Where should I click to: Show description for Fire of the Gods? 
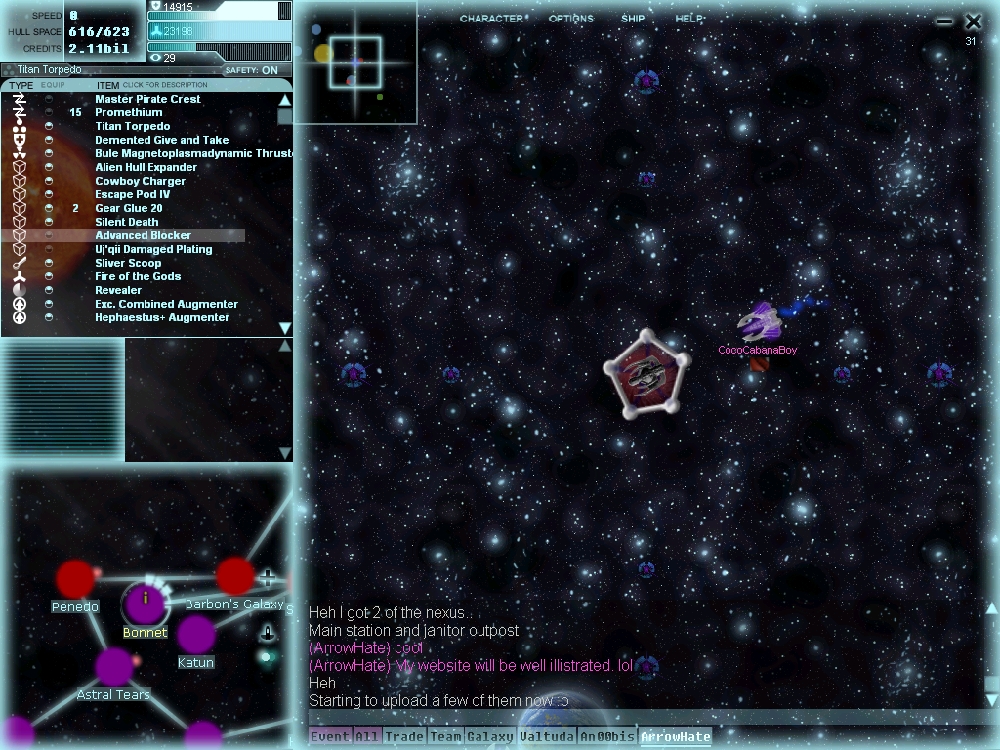click(x=138, y=277)
